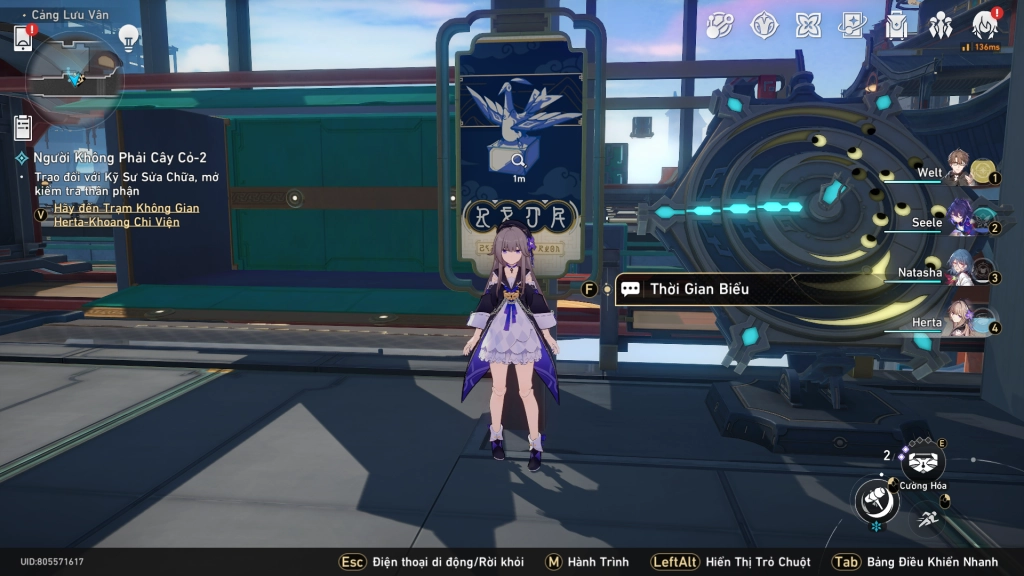Open the star card warp icon

(x=852, y=26)
